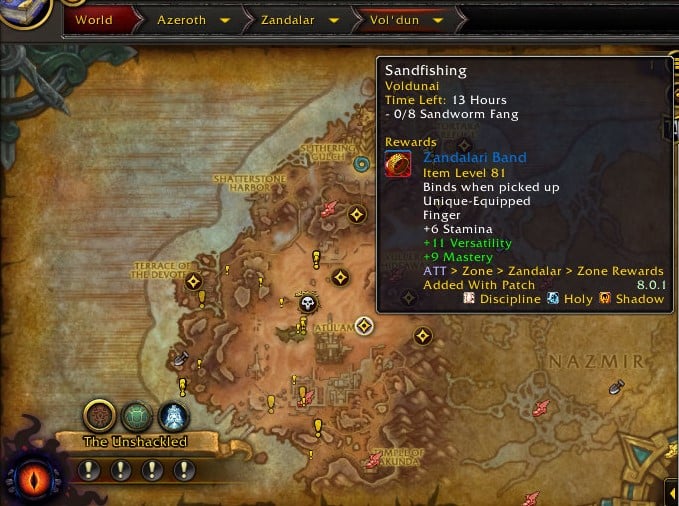Open the Zandalar breadcrumb button
679x506 pixels.
click(x=289, y=19)
